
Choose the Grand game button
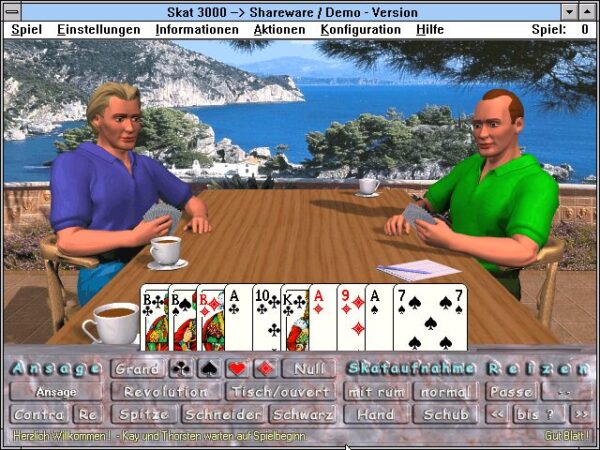pyautogui.click(x=137, y=368)
